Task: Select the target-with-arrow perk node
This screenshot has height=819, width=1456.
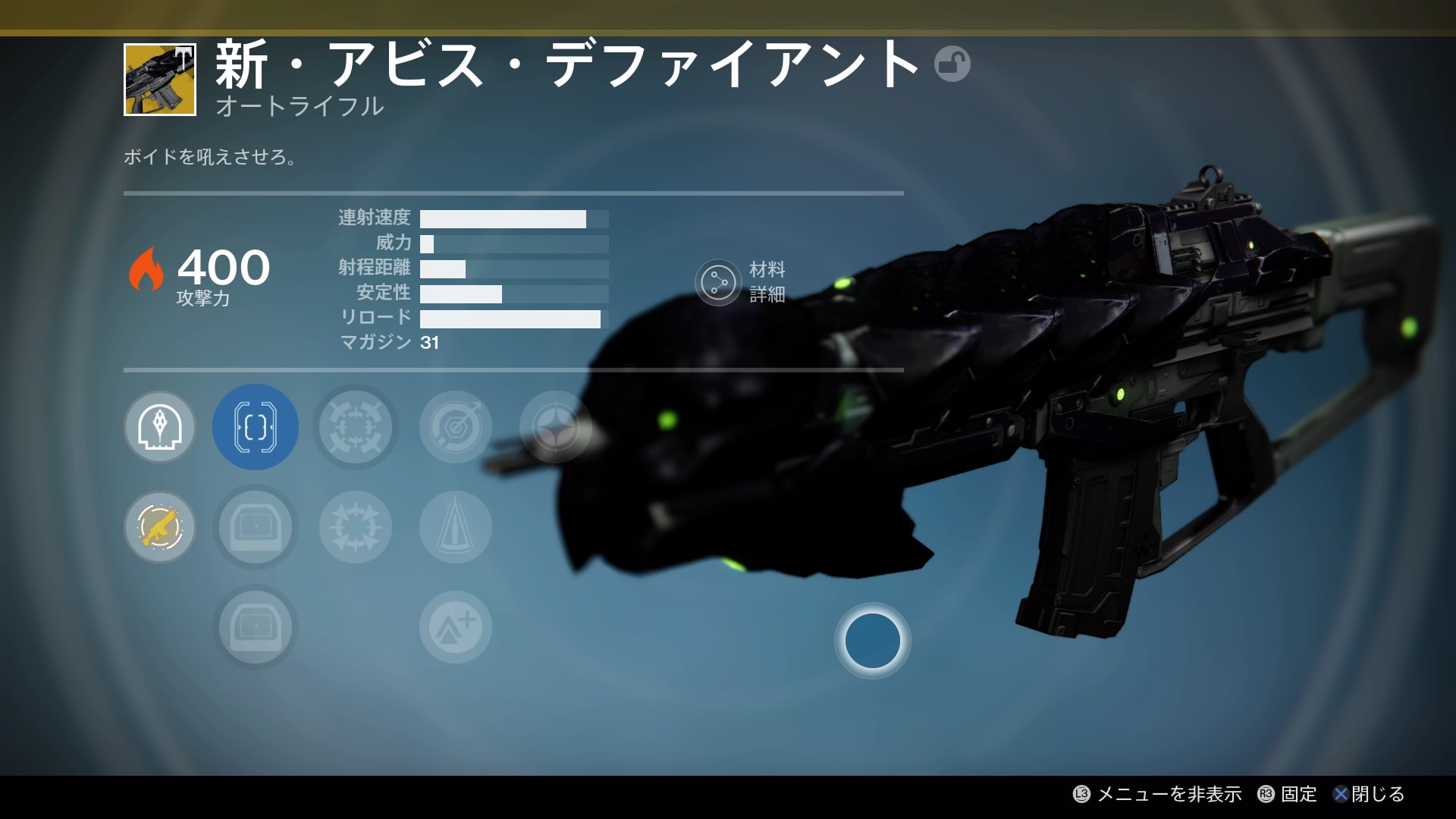Action: pos(456,427)
